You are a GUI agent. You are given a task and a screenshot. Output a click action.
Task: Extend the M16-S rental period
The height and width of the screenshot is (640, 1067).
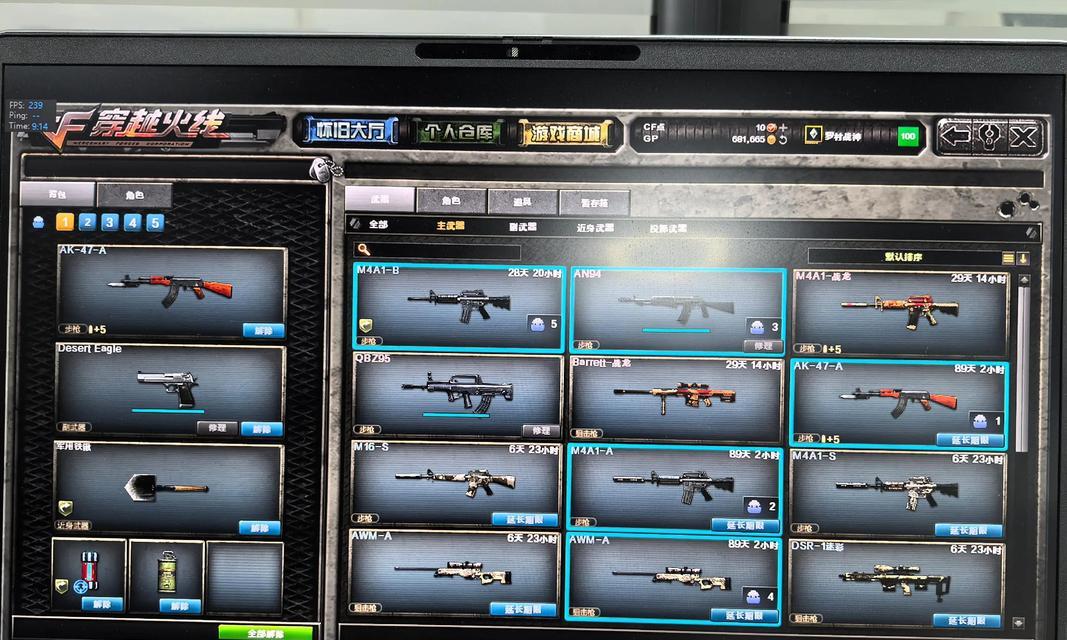[x=524, y=520]
